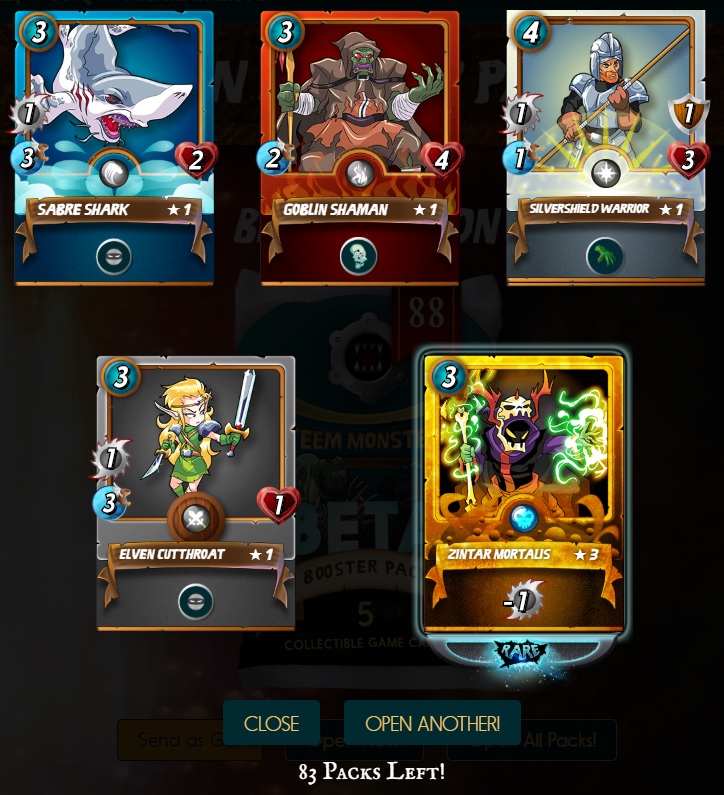Open another booster pack

click(x=432, y=723)
